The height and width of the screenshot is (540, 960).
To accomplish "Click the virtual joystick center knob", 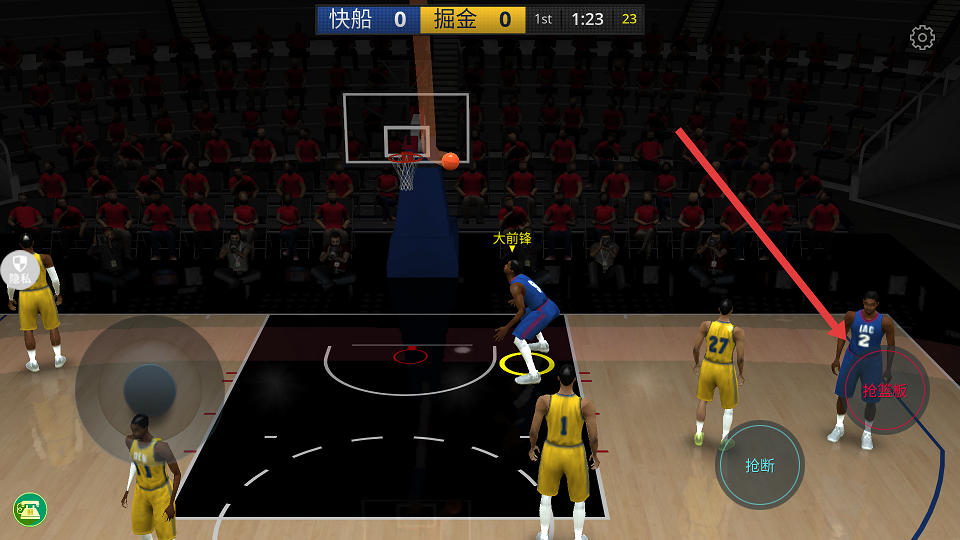I will pos(150,391).
